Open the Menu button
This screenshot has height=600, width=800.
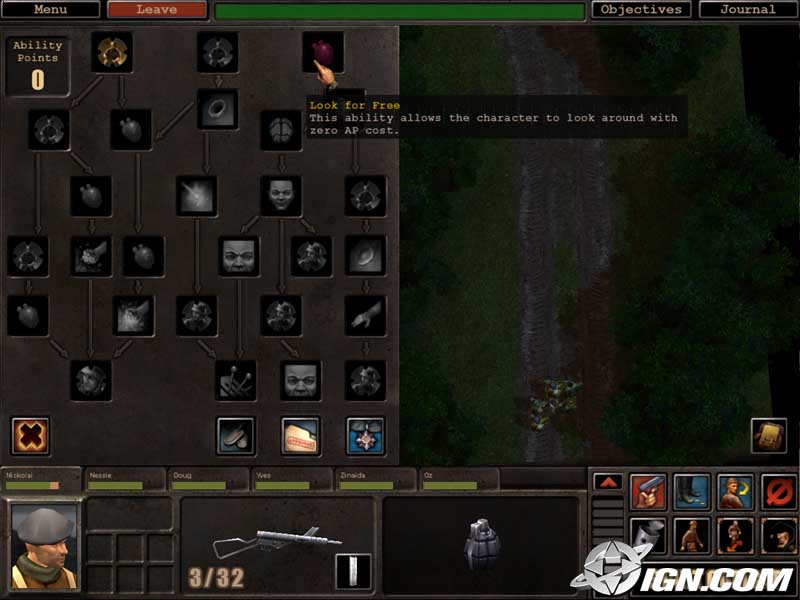point(51,10)
